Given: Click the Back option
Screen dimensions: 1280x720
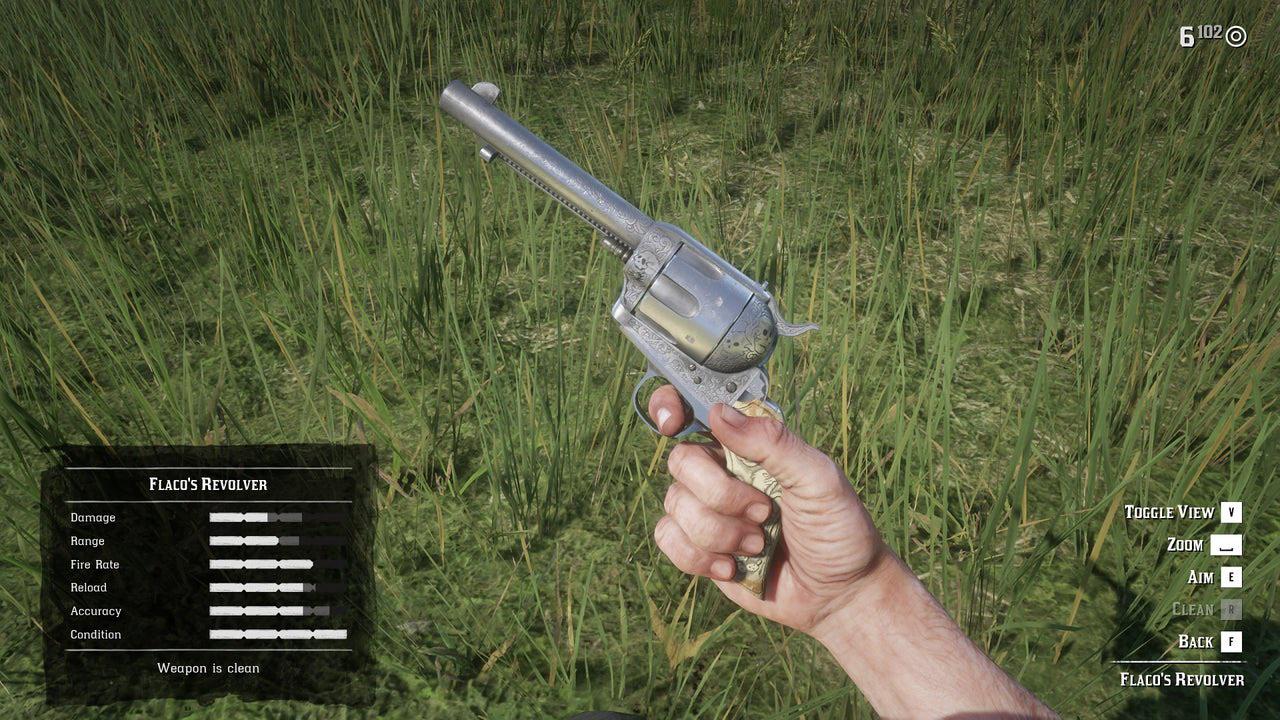Looking at the screenshot, I should [x=1196, y=642].
